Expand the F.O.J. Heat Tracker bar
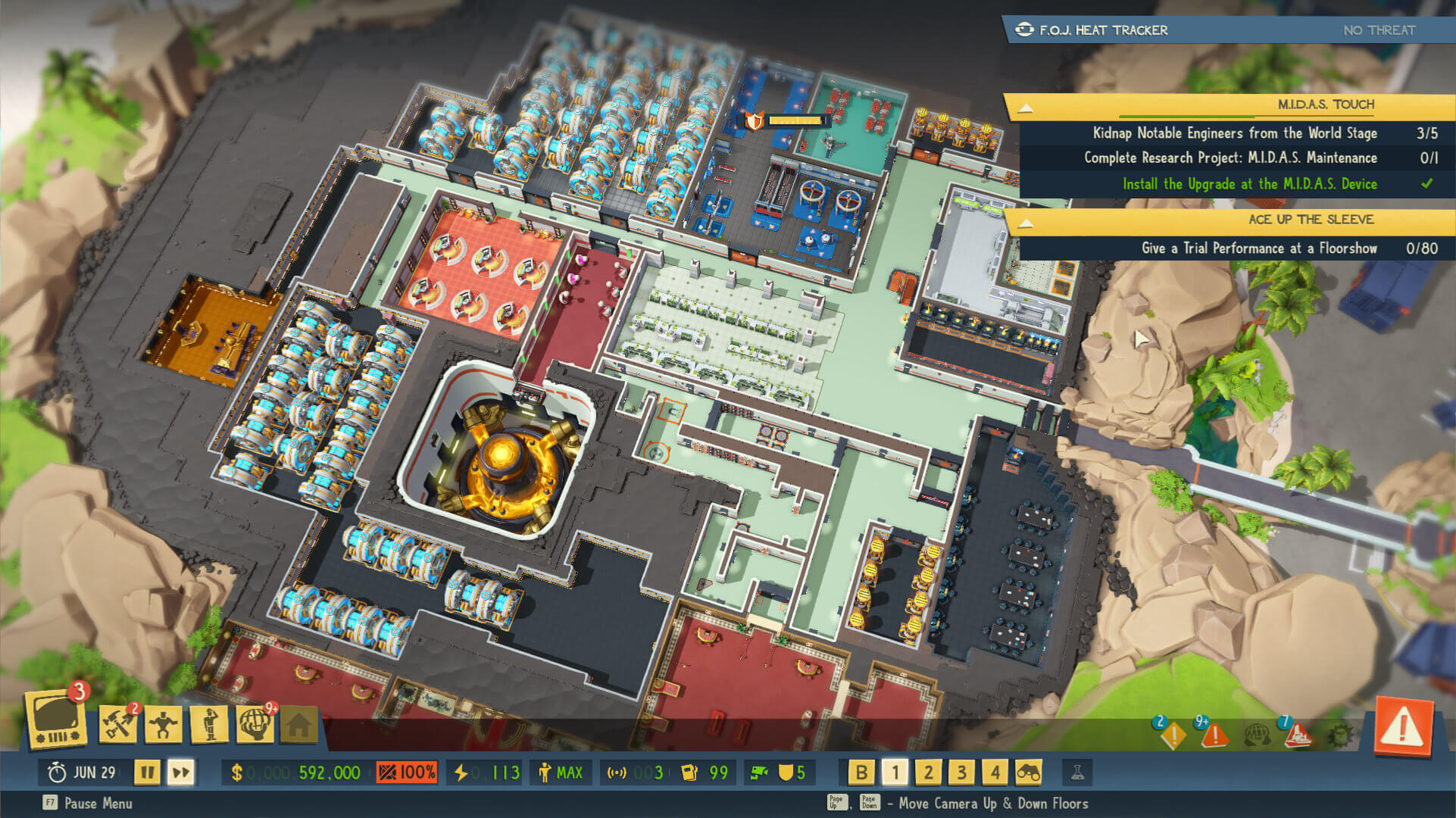Image resolution: width=1456 pixels, height=818 pixels. [x=1227, y=30]
